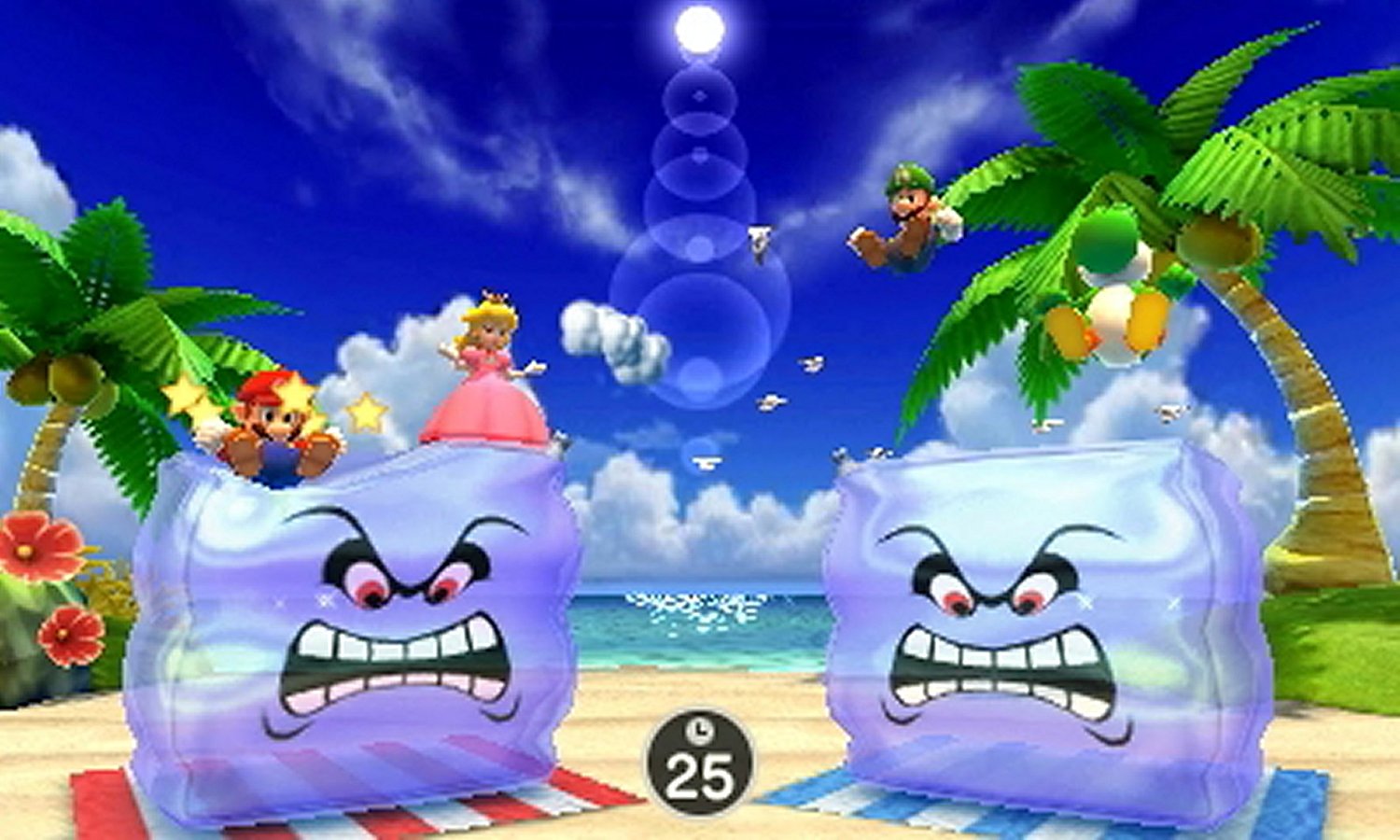Click the left Thwomp's angry face

[x=392, y=607]
